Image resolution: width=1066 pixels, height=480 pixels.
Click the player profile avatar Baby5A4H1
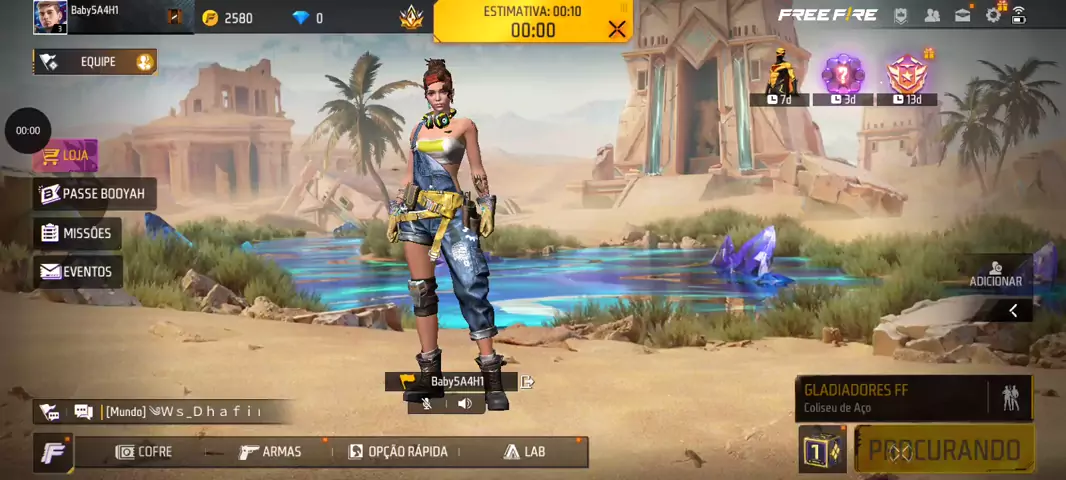(50, 17)
